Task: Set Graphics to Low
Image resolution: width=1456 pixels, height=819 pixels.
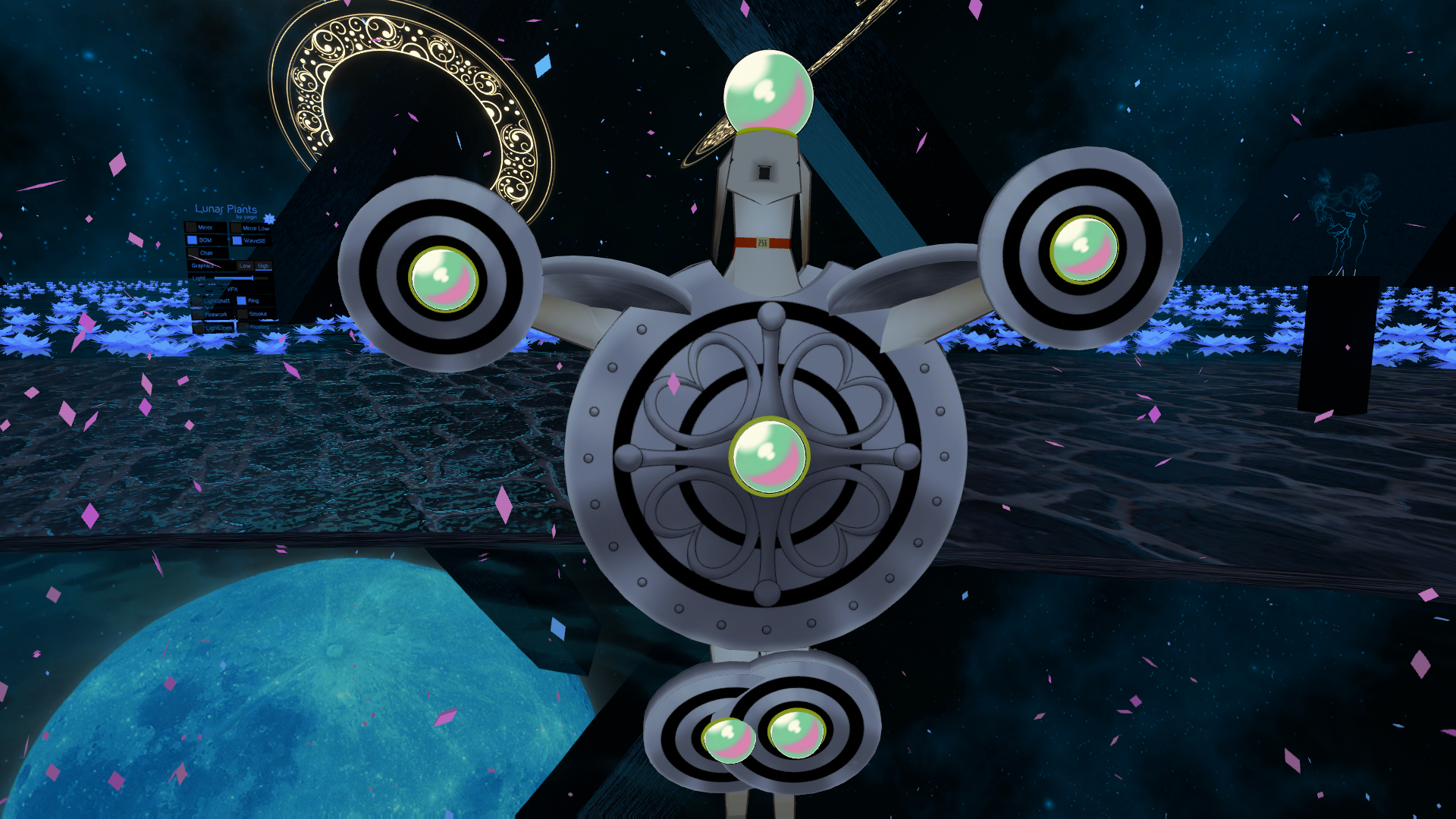Action: [244, 266]
